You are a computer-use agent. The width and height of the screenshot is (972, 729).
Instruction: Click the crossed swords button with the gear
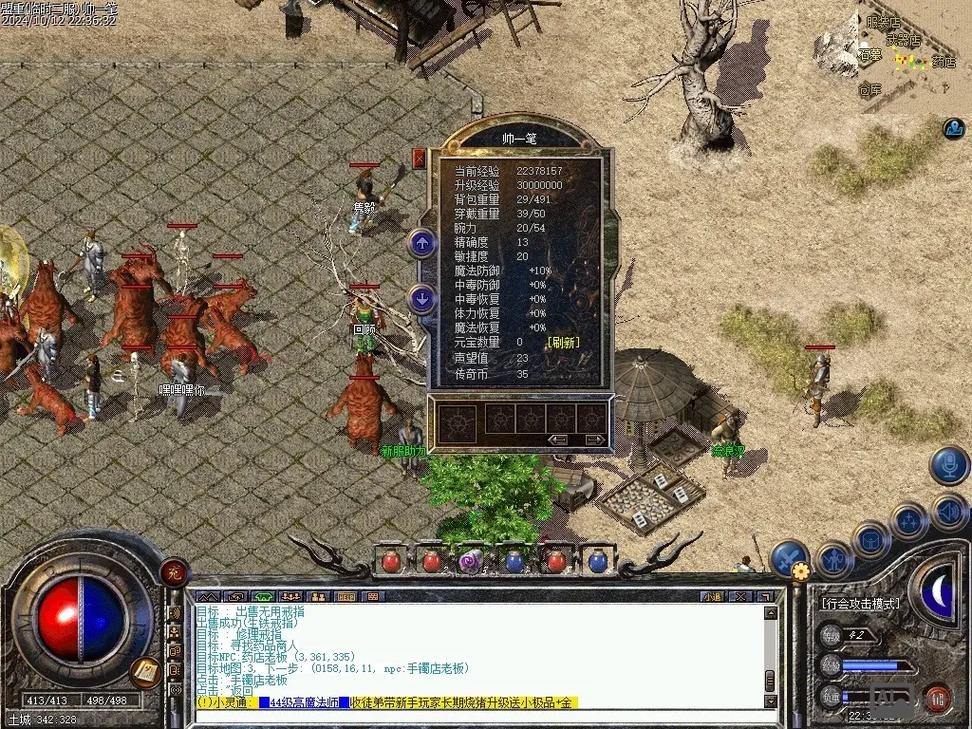(x=790, y=558)
